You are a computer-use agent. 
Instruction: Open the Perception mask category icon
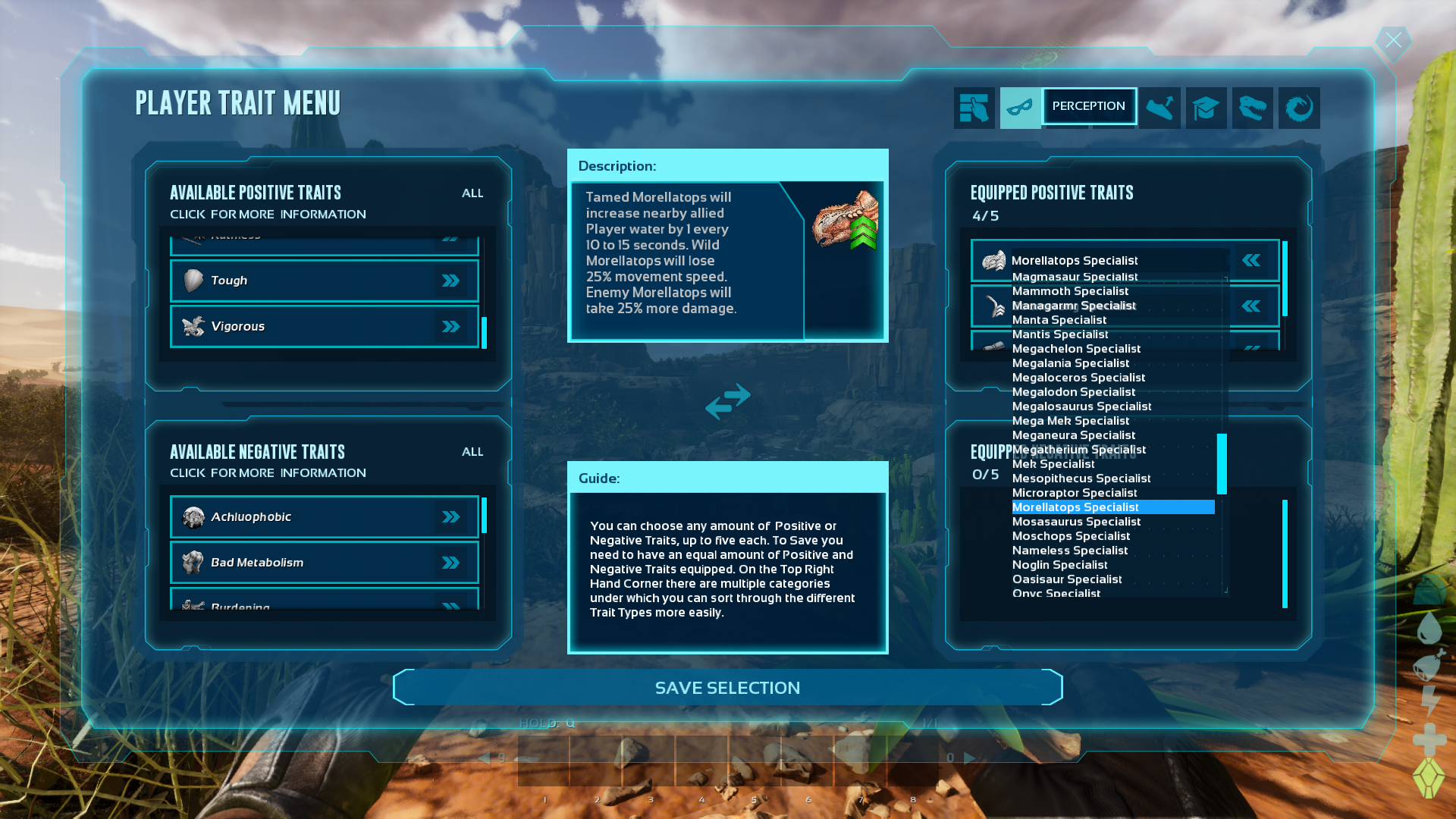tap(1020, 108)
